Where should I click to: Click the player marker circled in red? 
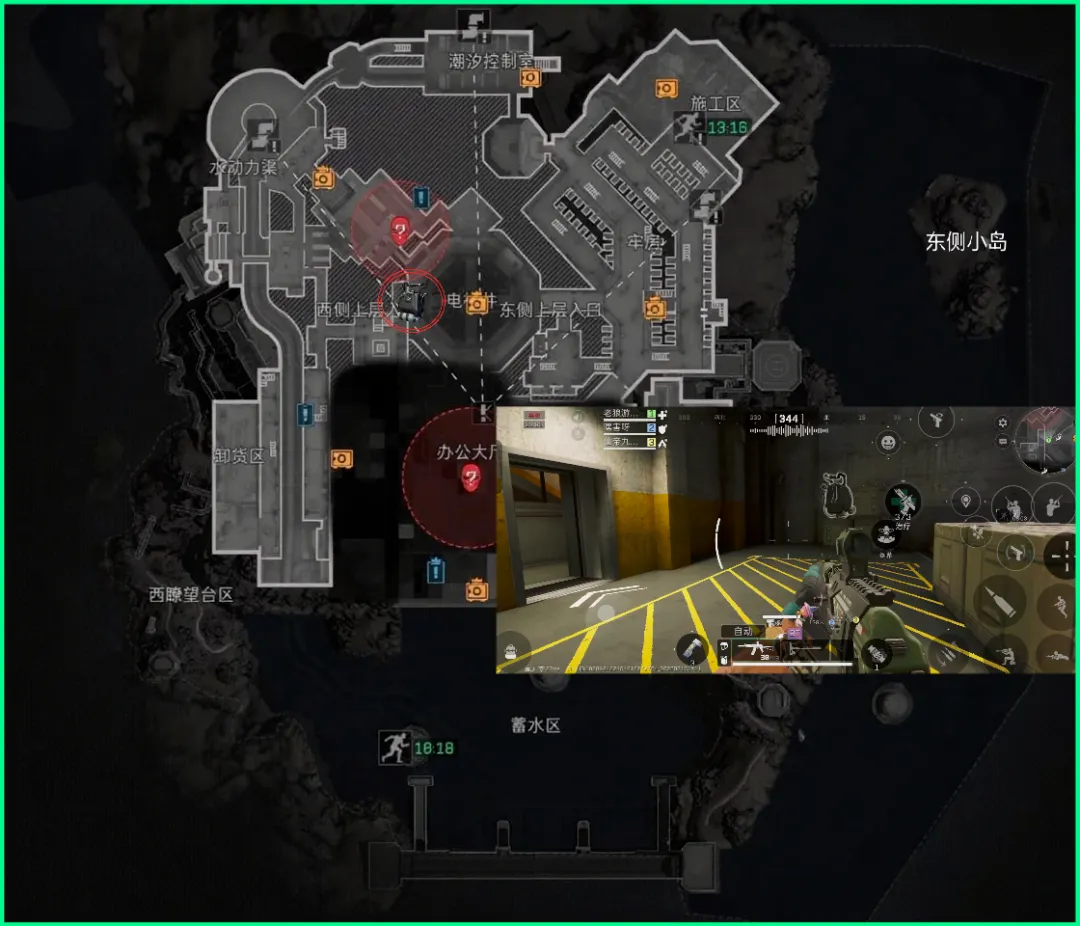pos(409,297)
